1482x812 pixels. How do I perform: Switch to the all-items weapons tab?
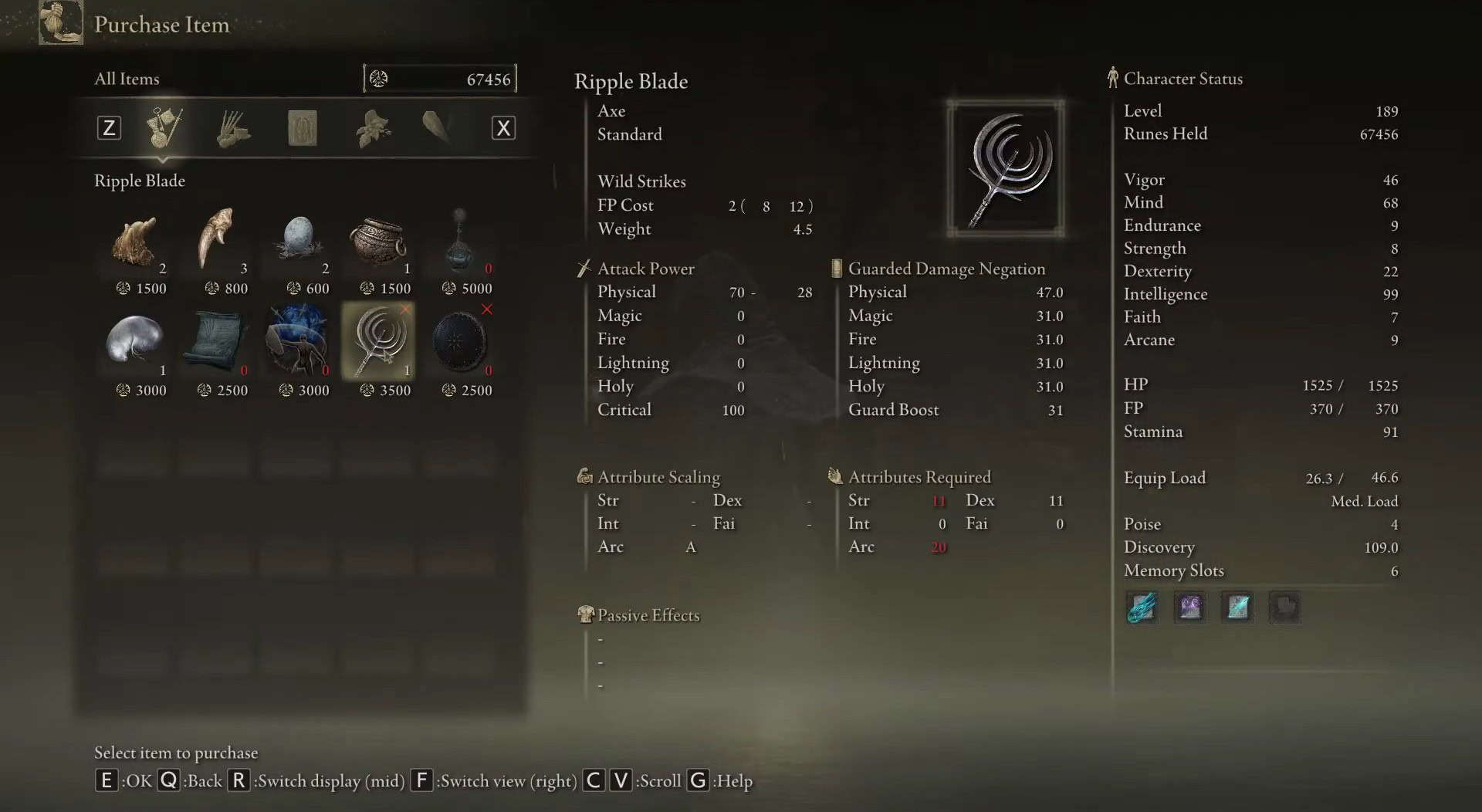point(164,128)
